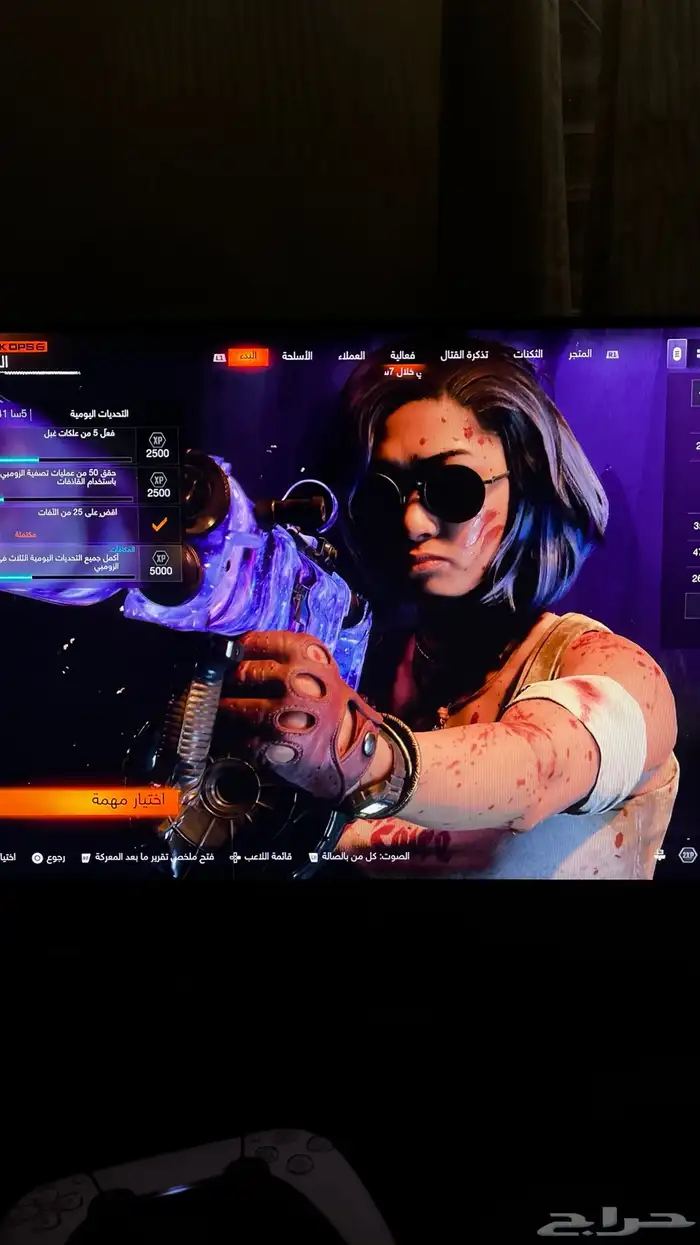Open the completed '25 eliminations' challenge row

point(90,522)
